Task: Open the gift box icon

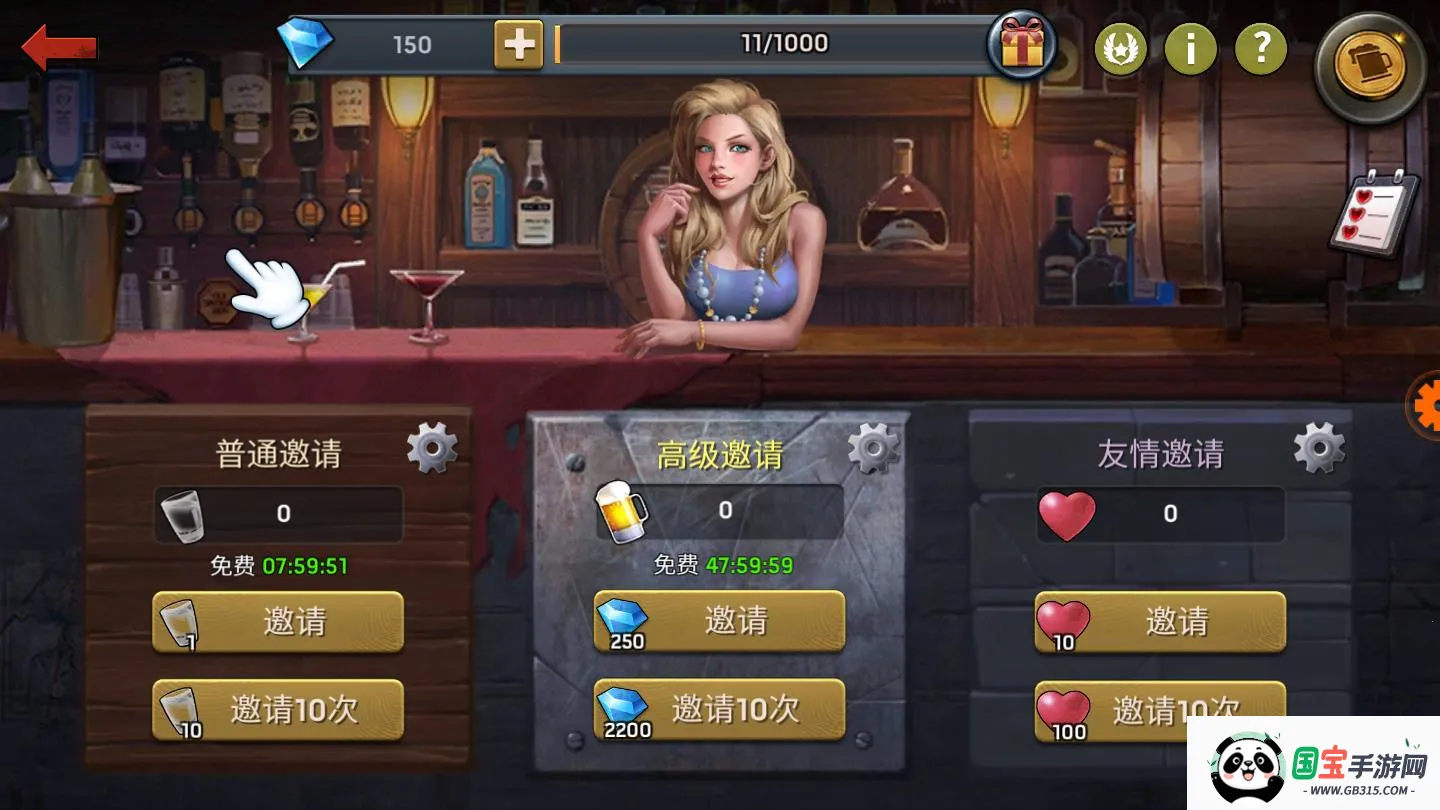Action: pos(1022,45)
